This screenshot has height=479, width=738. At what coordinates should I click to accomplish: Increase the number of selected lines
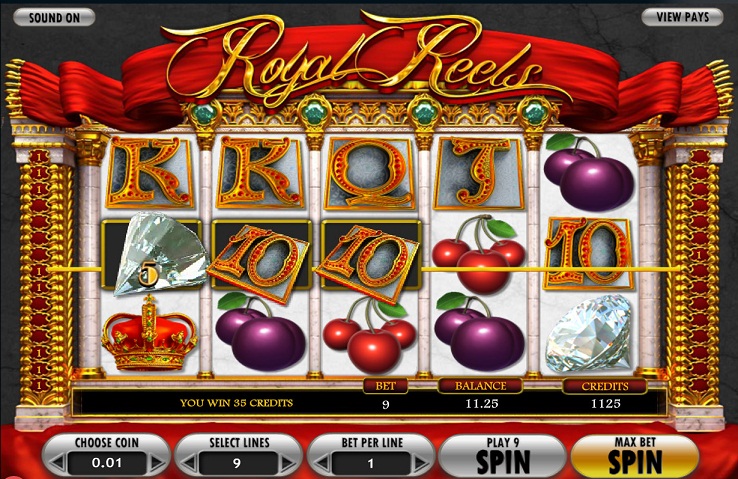coord(290,465)
